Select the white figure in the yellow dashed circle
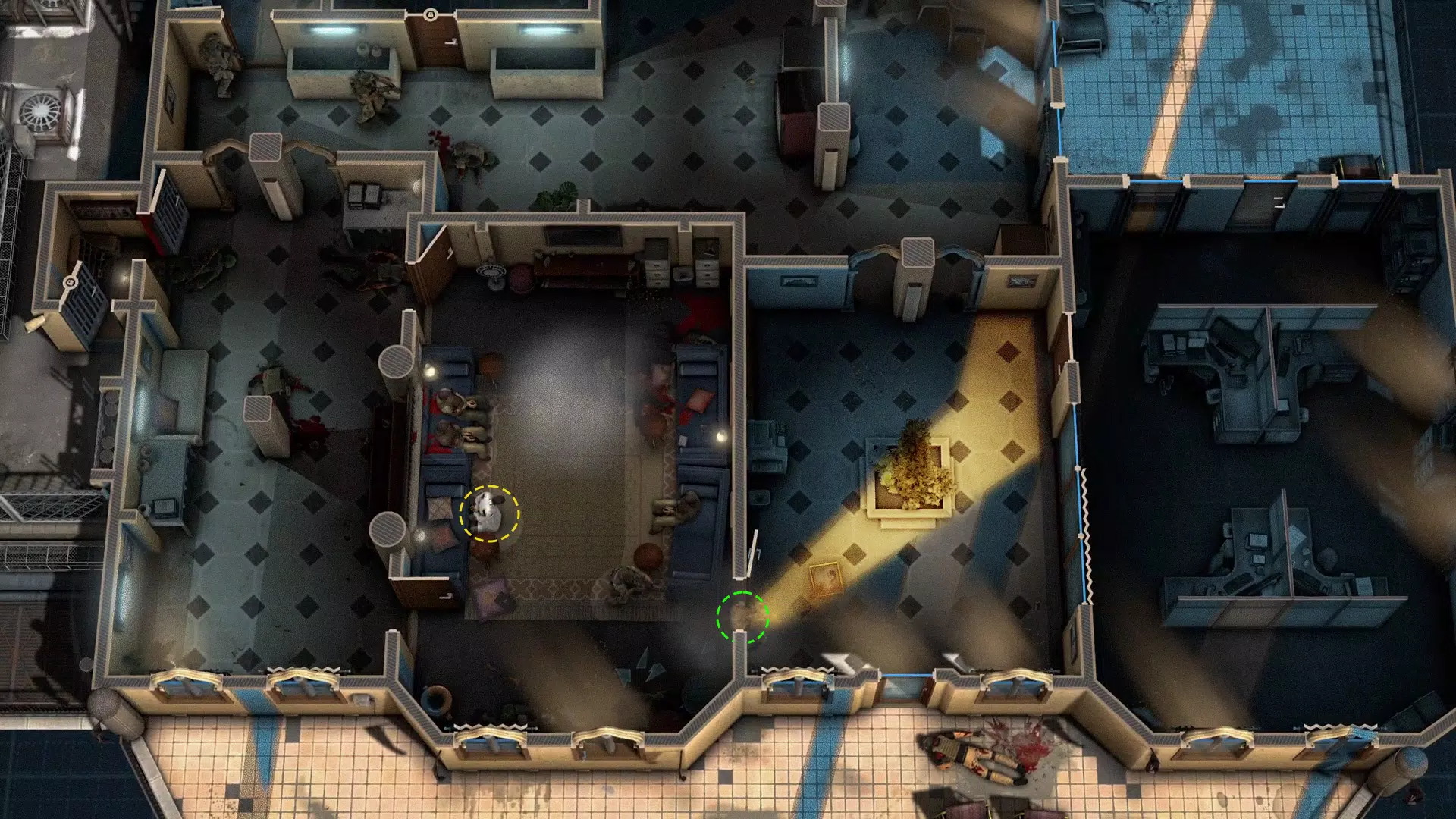 [489, 513]
